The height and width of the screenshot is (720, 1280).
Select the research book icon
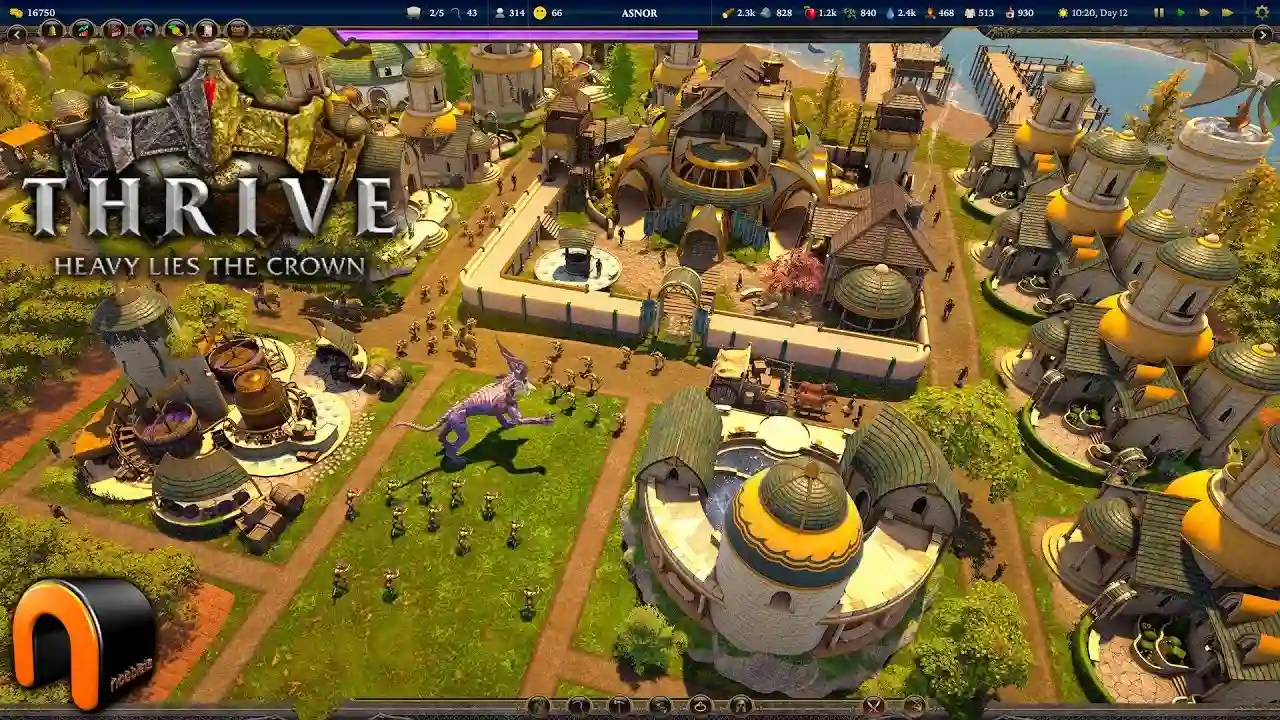coord(114,31)
